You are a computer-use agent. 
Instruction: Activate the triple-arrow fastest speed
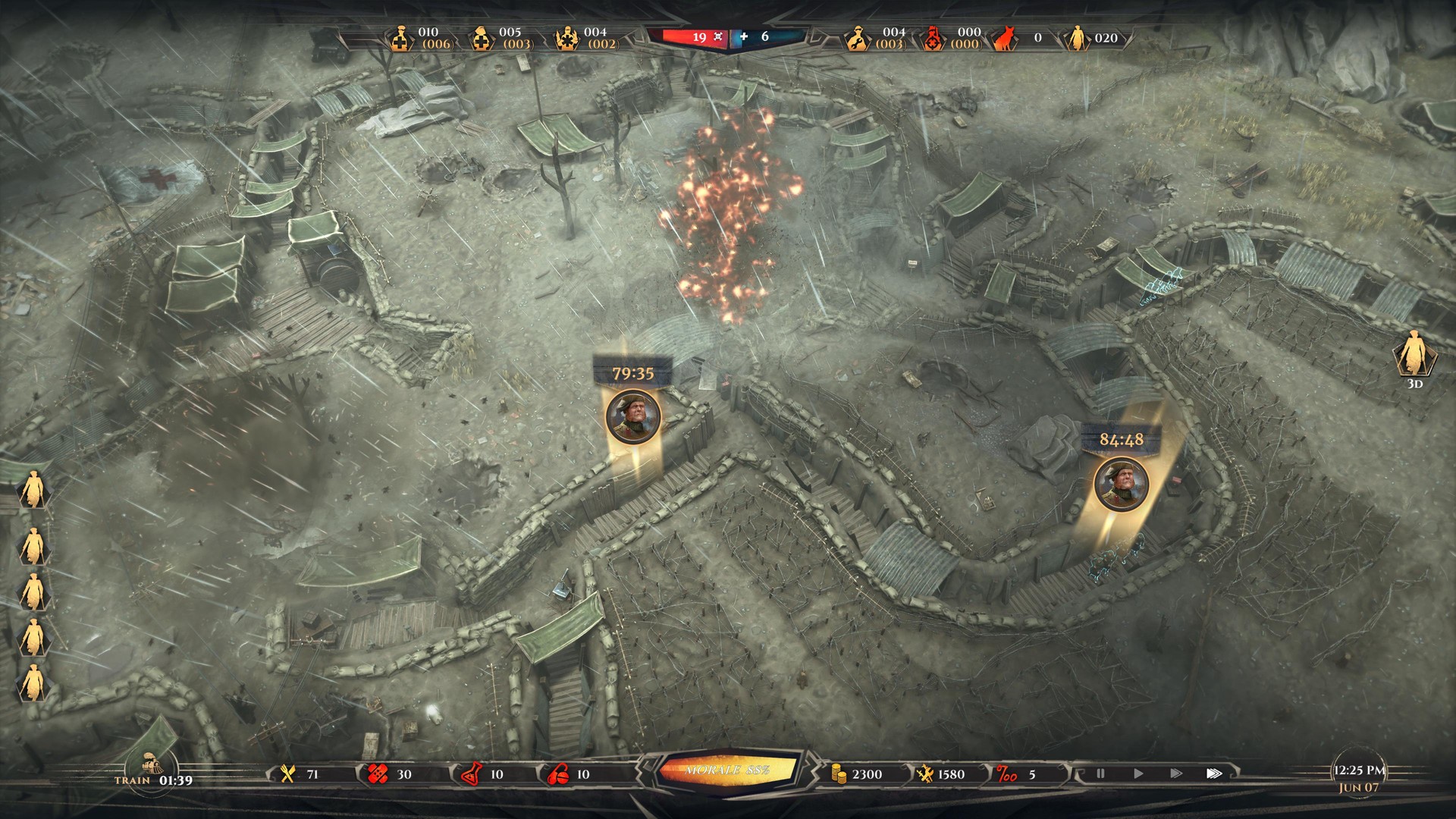[1214, 774]
